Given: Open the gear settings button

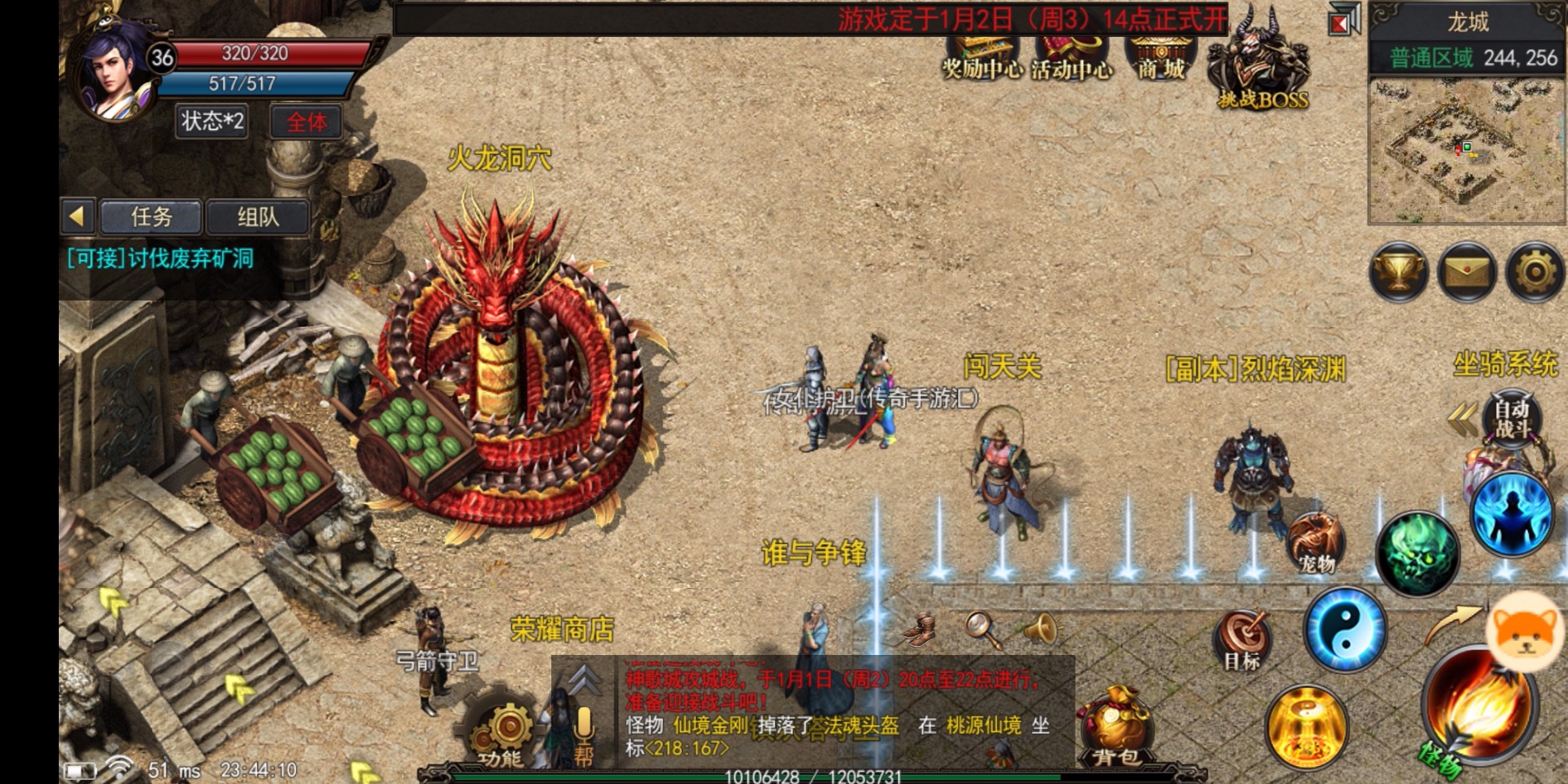Looking at the screenshot, I should (x=1535, y=273).
